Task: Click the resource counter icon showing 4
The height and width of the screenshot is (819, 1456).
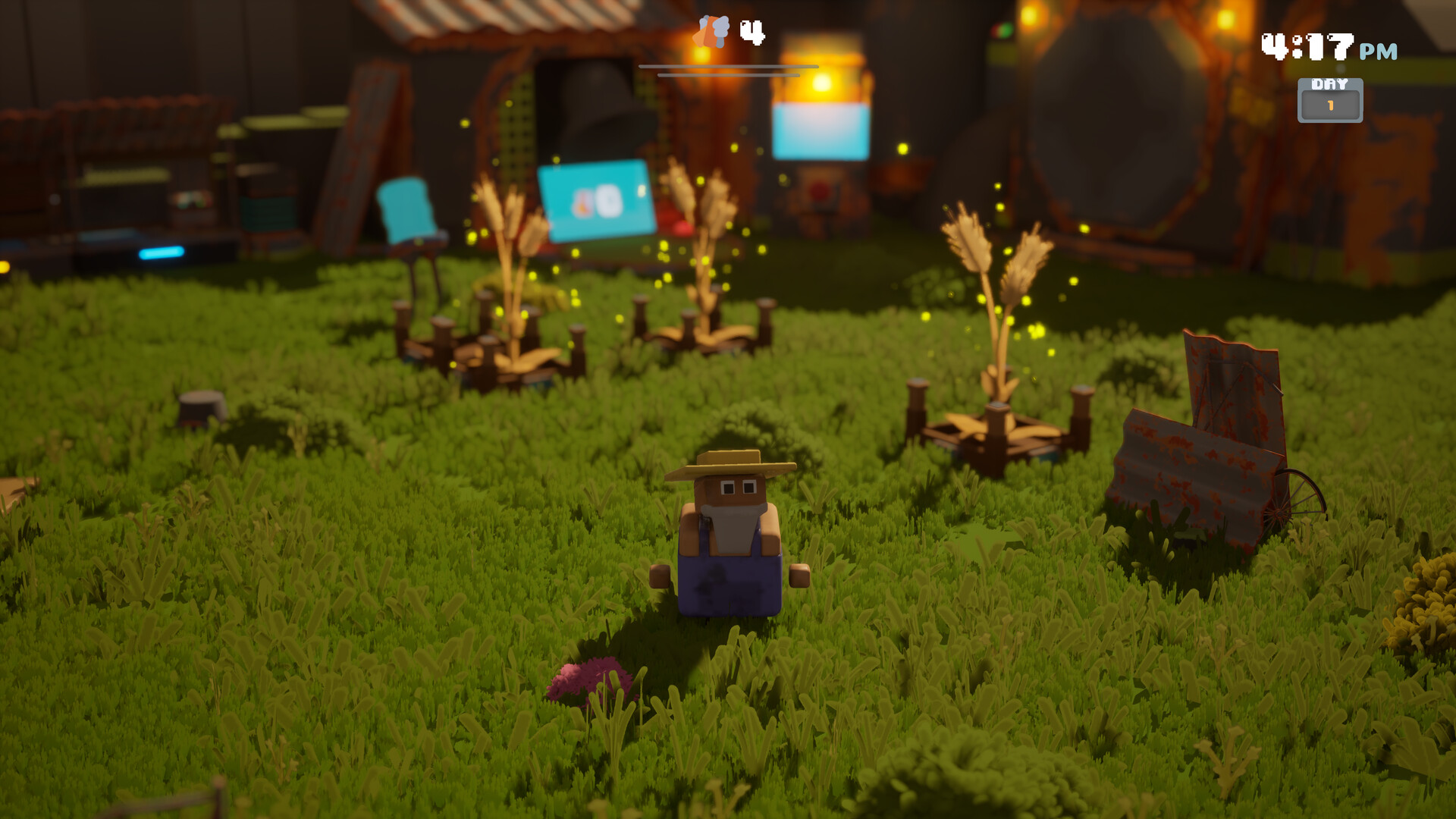Action: [x=713, y=32]
